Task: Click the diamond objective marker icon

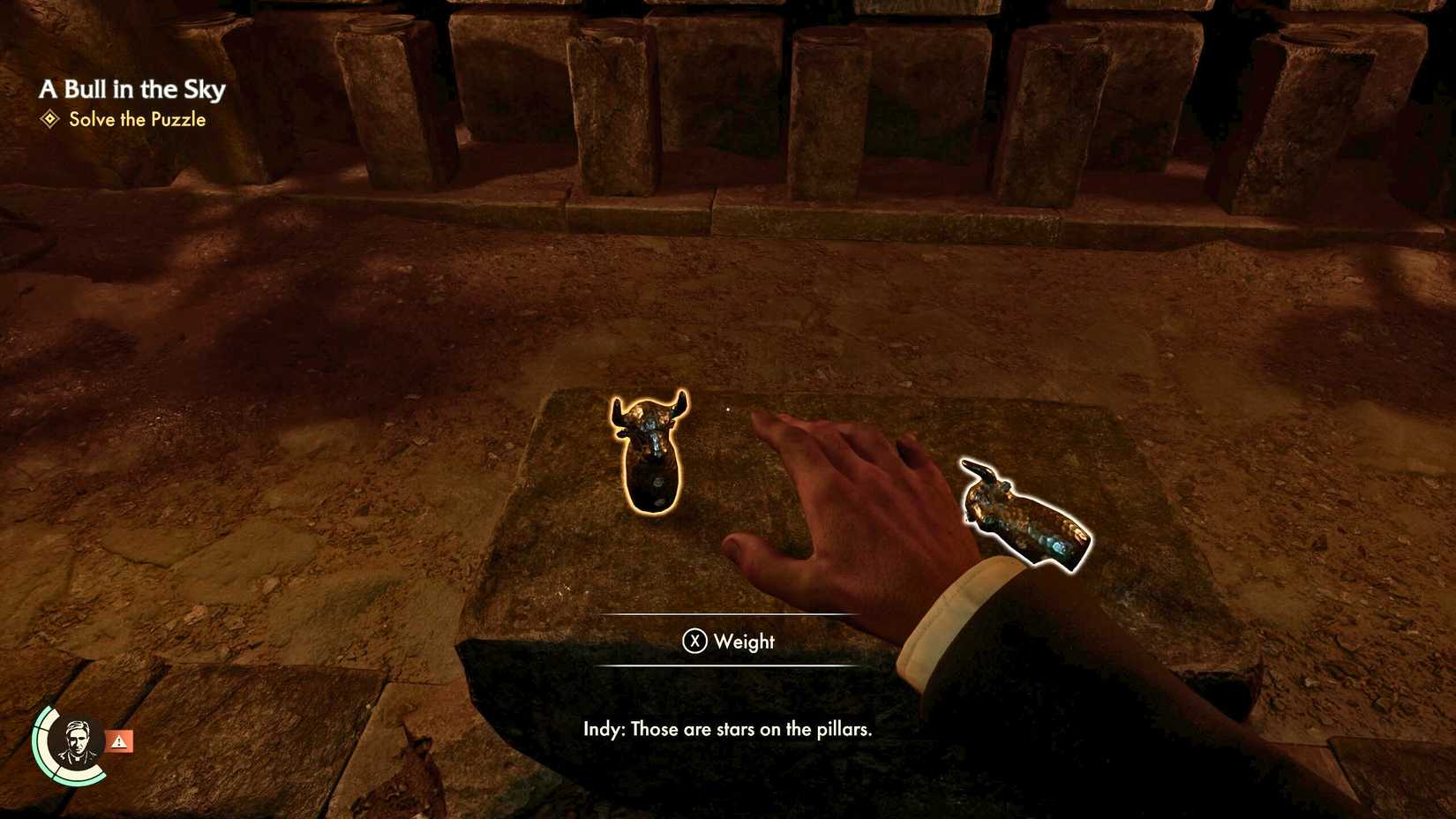Action: [49, 119]
